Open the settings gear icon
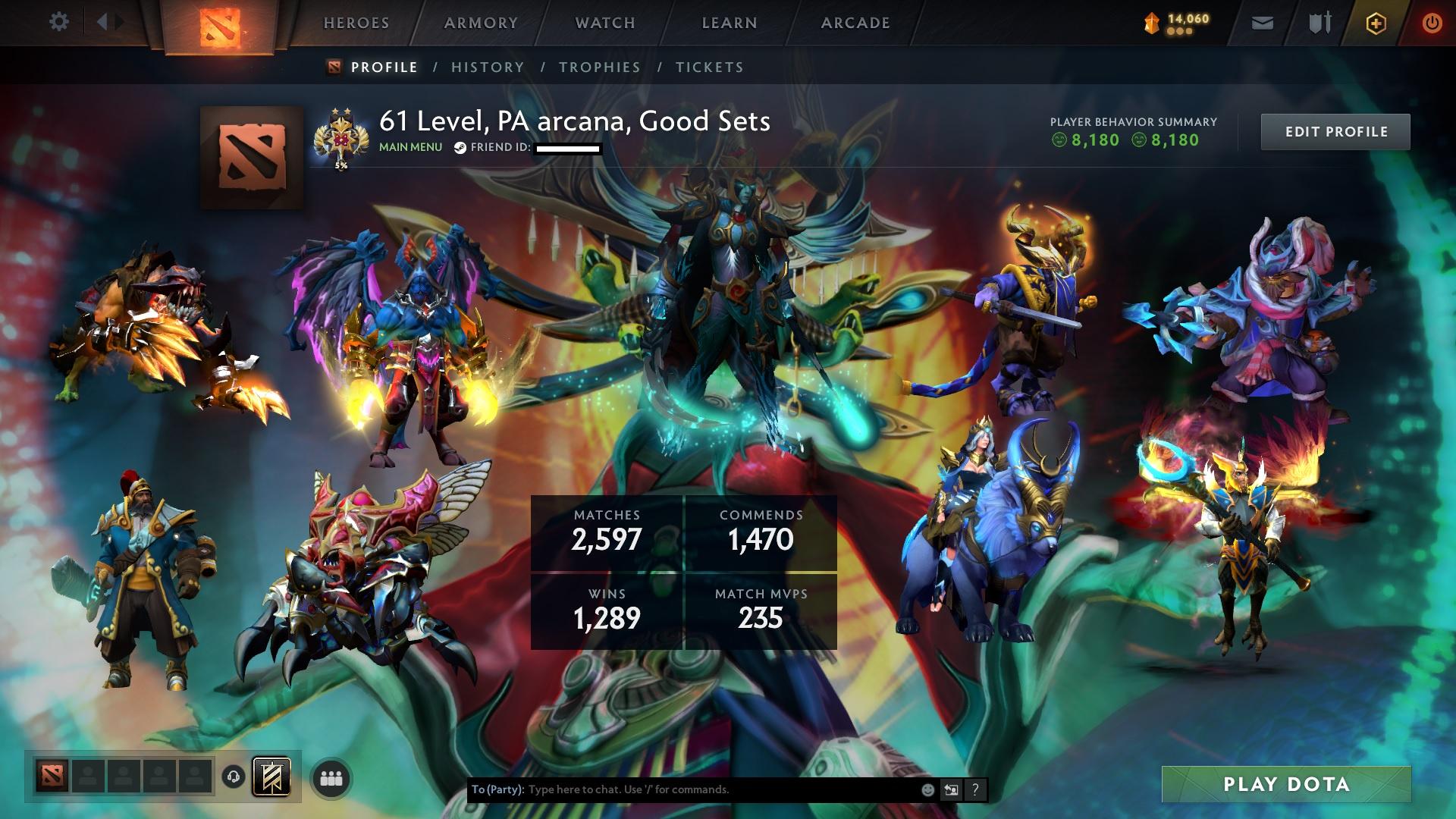Viewport: 1456px width, 819px height. [x=59, y=21]
